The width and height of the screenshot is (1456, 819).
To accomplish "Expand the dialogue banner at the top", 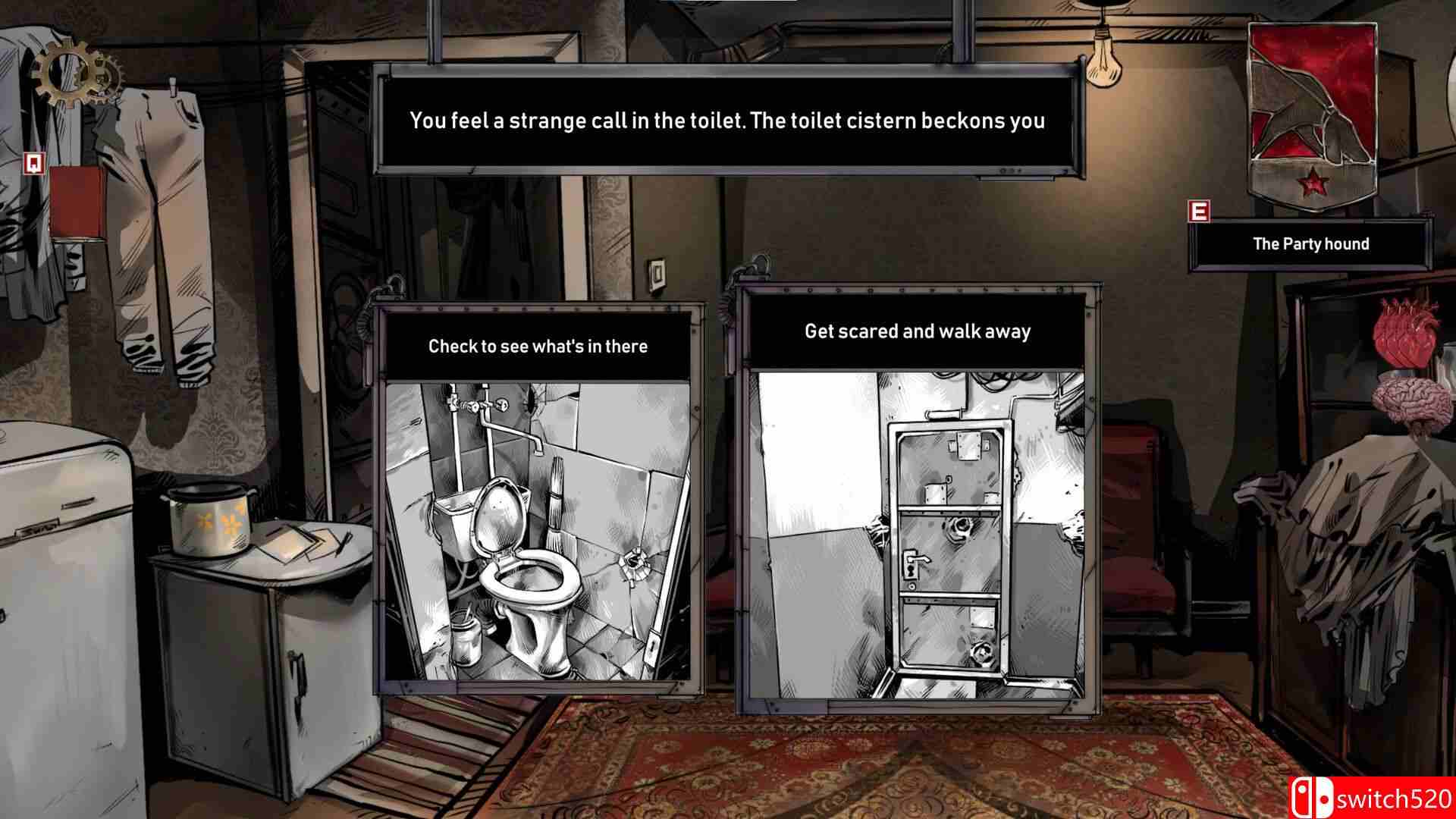I will pos(728,120).
